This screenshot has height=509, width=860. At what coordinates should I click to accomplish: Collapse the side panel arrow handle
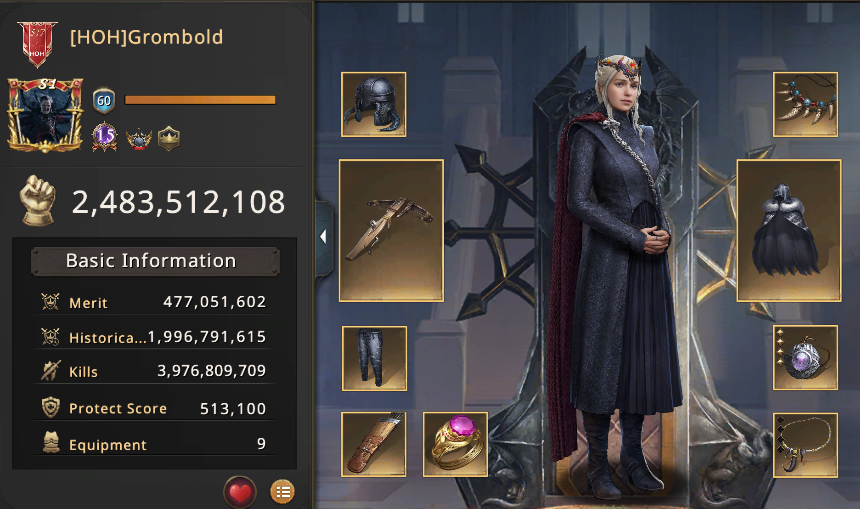pos(323,237)
